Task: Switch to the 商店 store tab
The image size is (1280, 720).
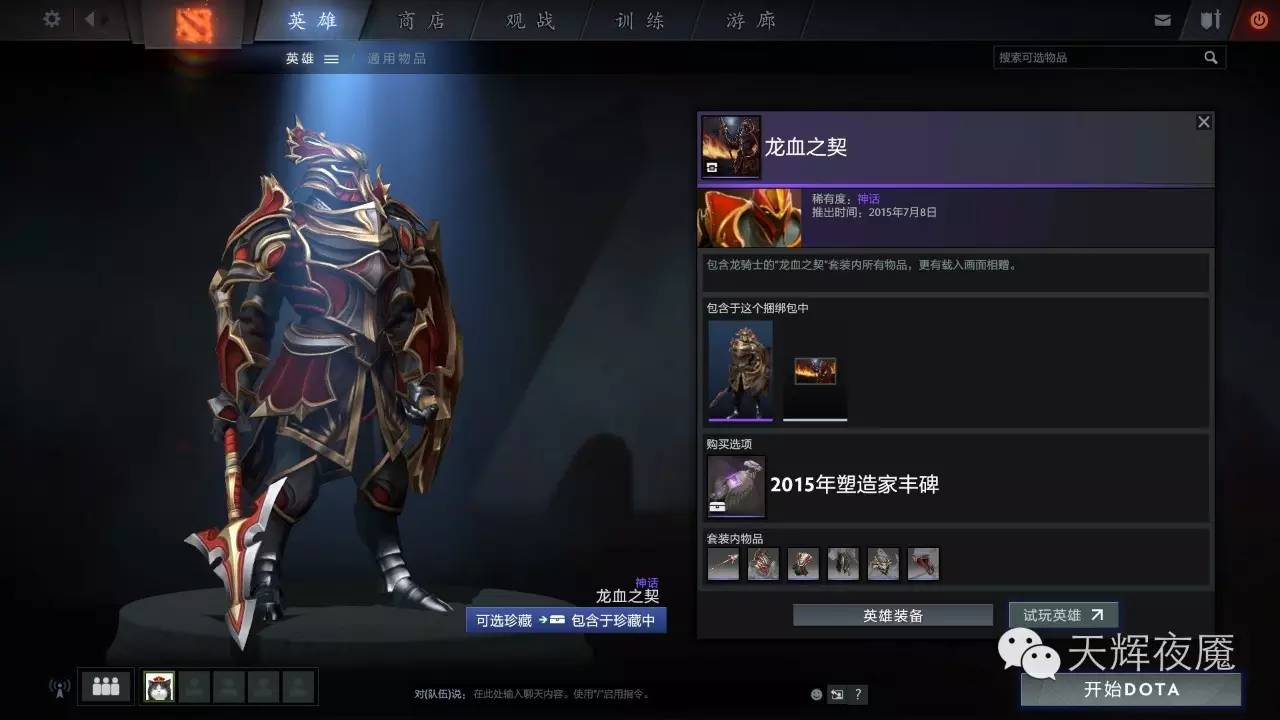Action: pos(420,20)
